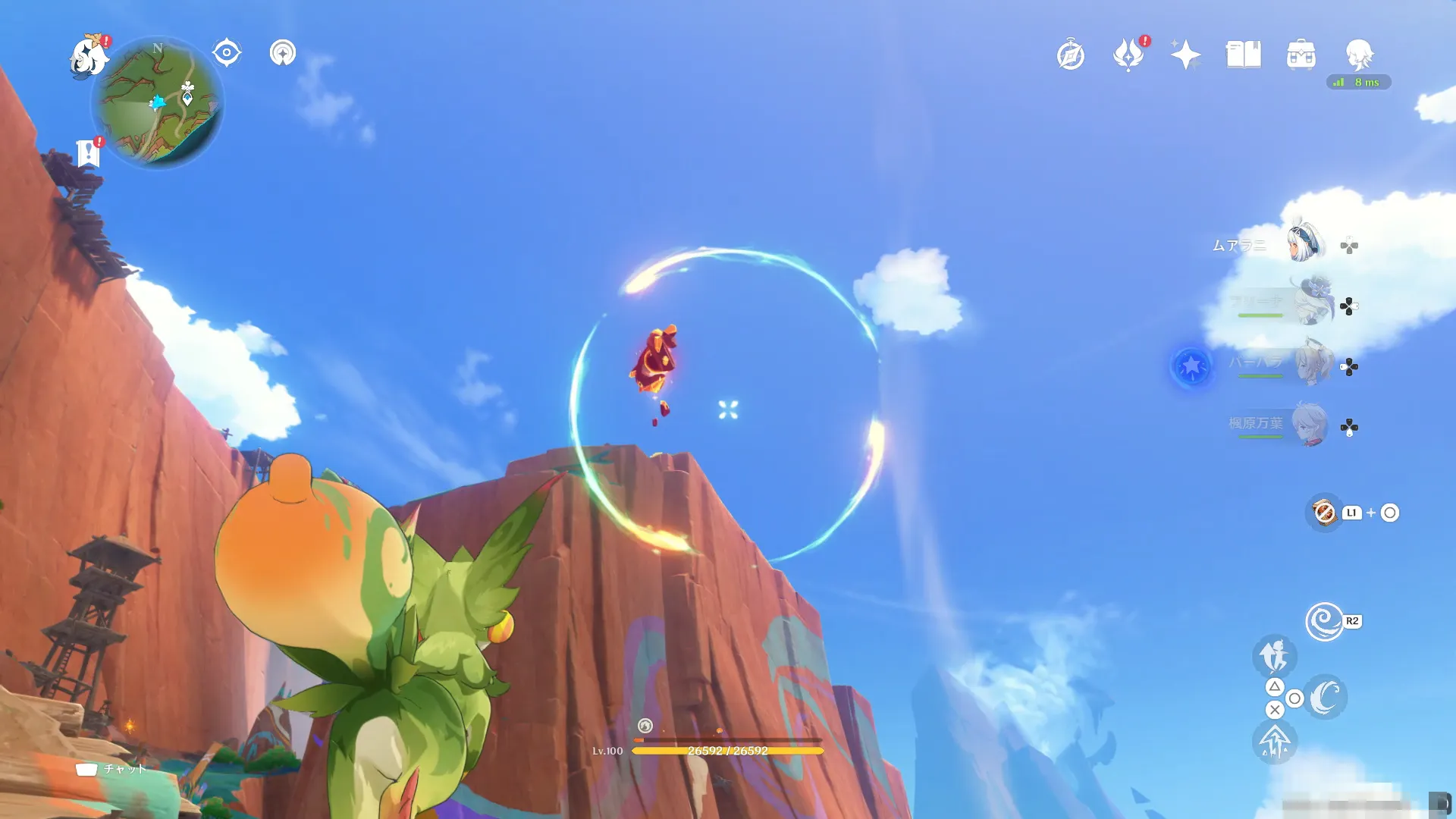The height and width of the screenshot is (819, 1456).
Task: Switch to party member ムアラニ
Action: tap(1304, 244)
